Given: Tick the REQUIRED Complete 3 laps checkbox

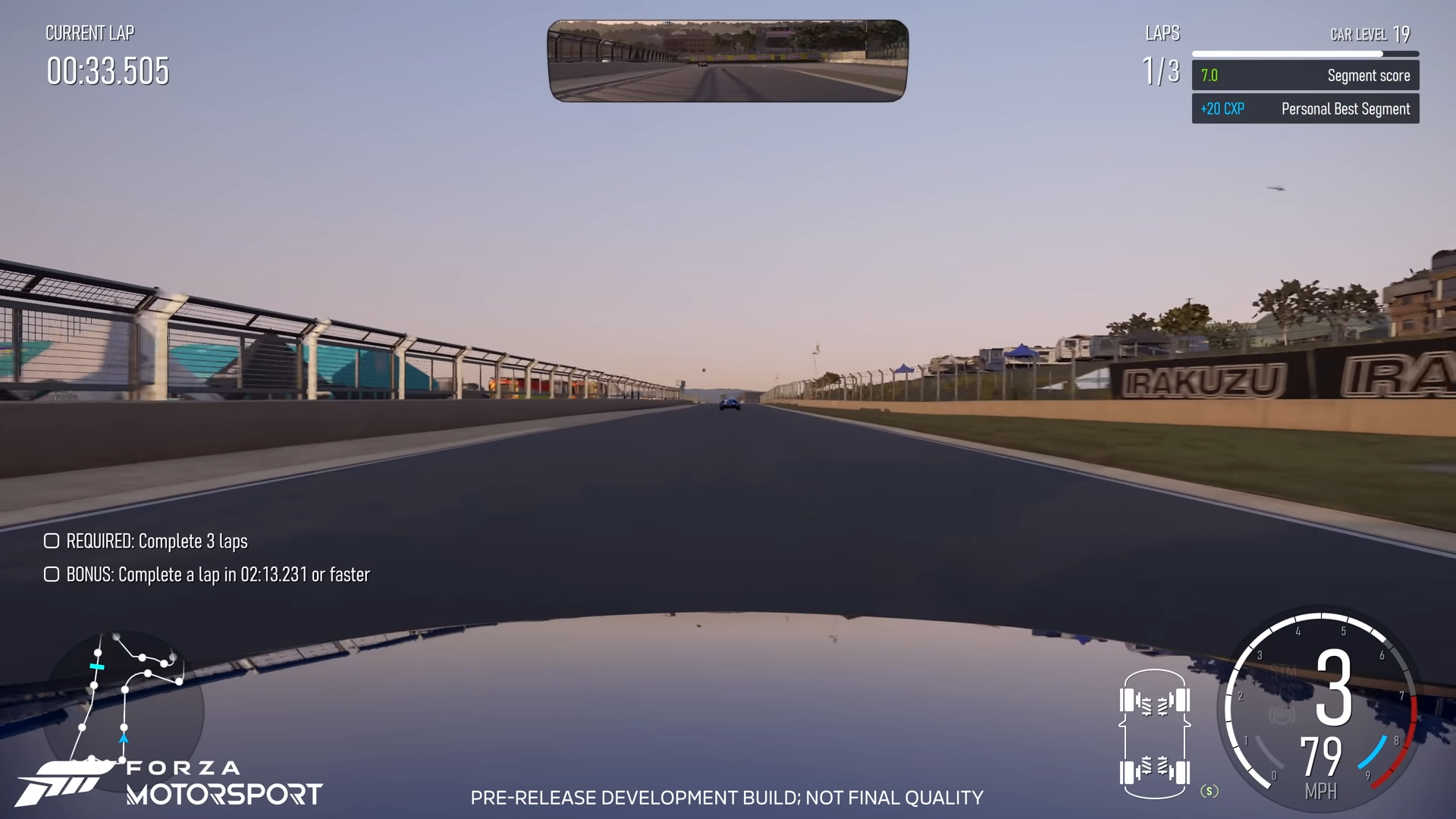Looking at the screenshot, I should coord(52,541).
